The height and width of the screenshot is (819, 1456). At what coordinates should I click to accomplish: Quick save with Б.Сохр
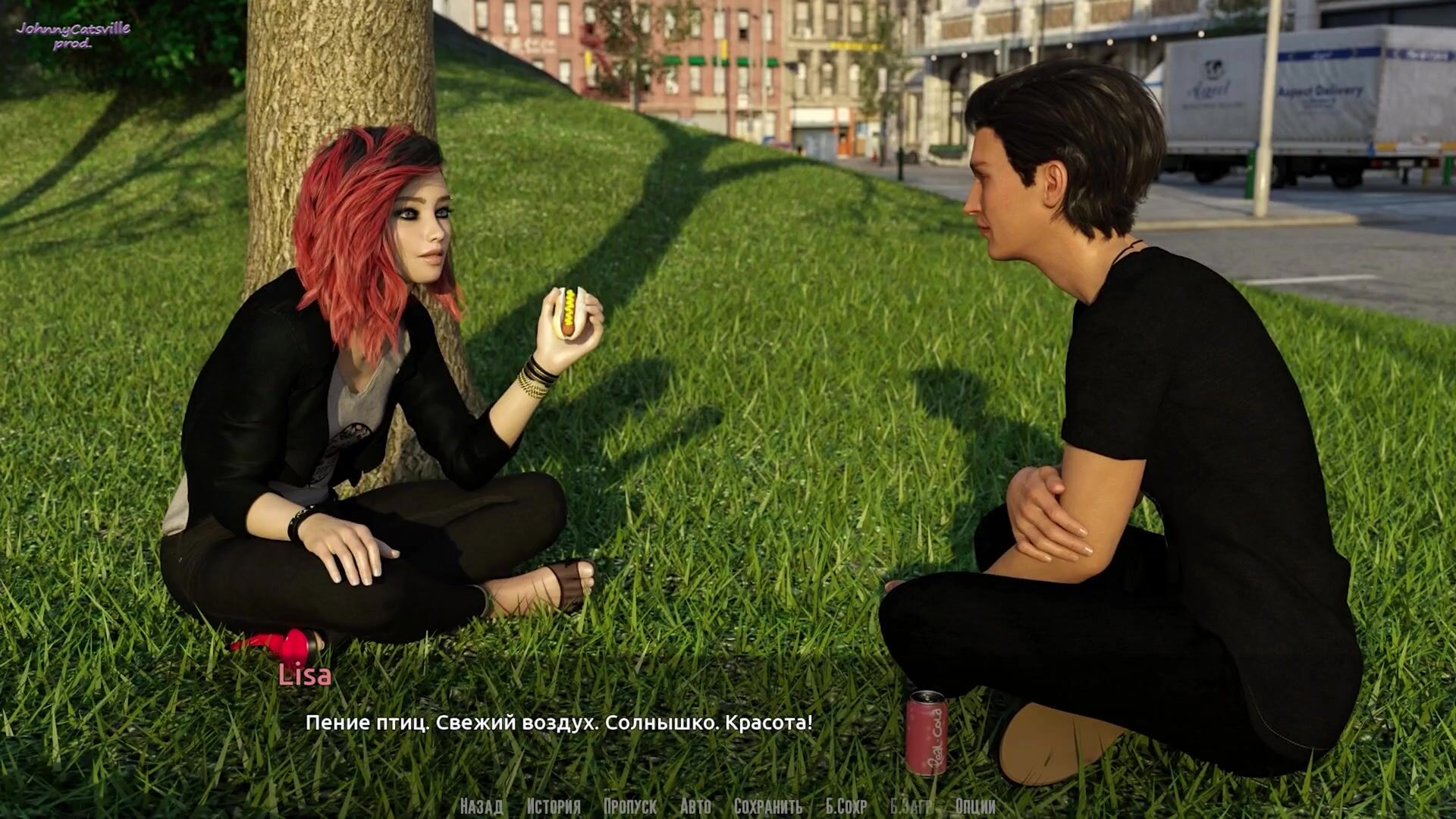[846, 806]
